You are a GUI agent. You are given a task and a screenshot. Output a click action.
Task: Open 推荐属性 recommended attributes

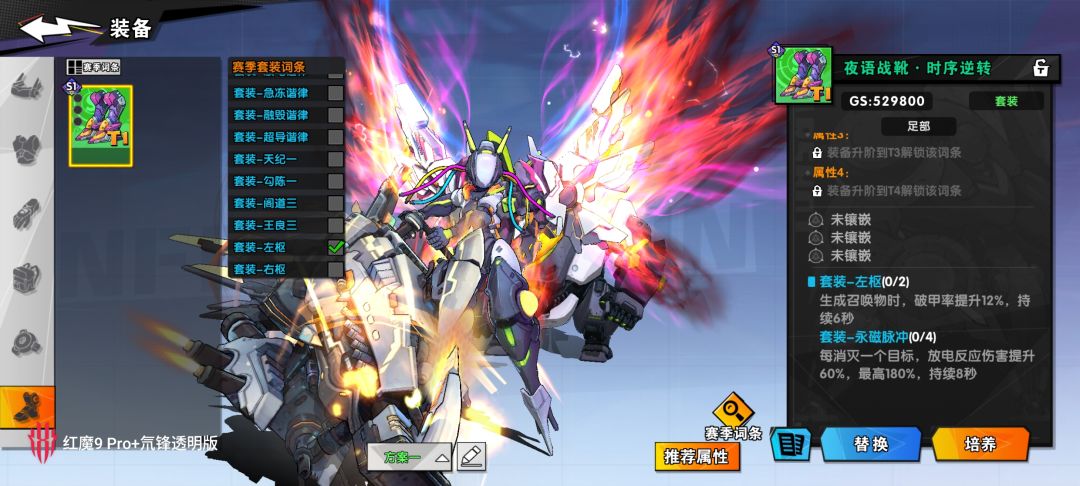(x=698, y=457)
